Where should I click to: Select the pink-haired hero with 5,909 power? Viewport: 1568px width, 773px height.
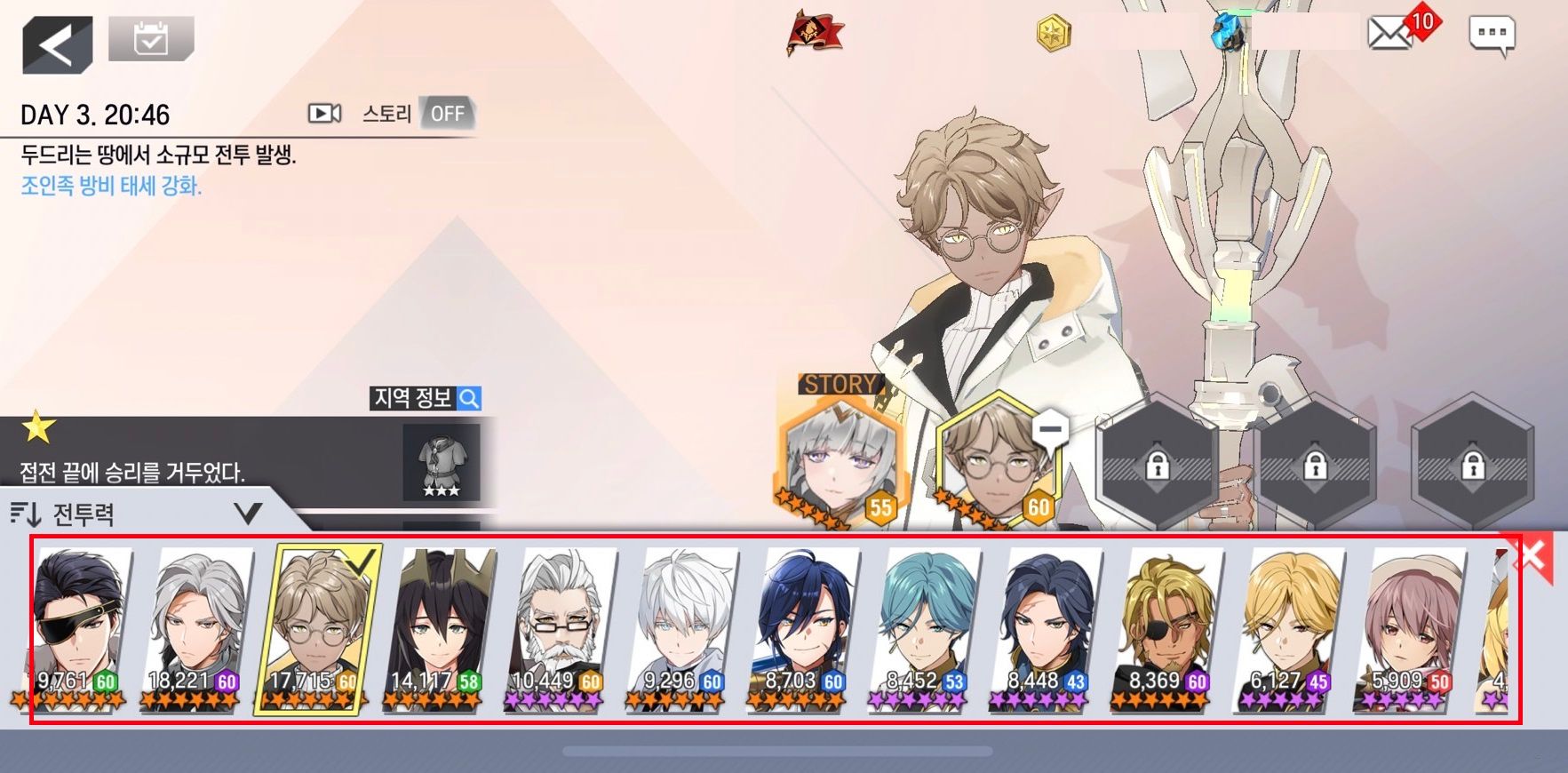coord(1411,627)
